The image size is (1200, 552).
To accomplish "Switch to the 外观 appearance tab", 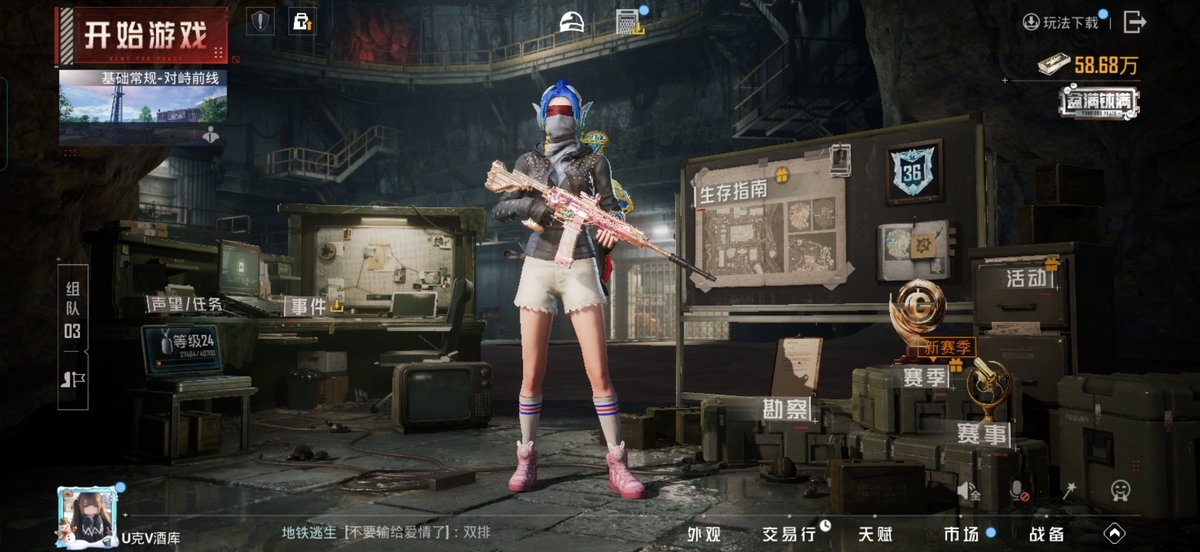I will [703, 533].
